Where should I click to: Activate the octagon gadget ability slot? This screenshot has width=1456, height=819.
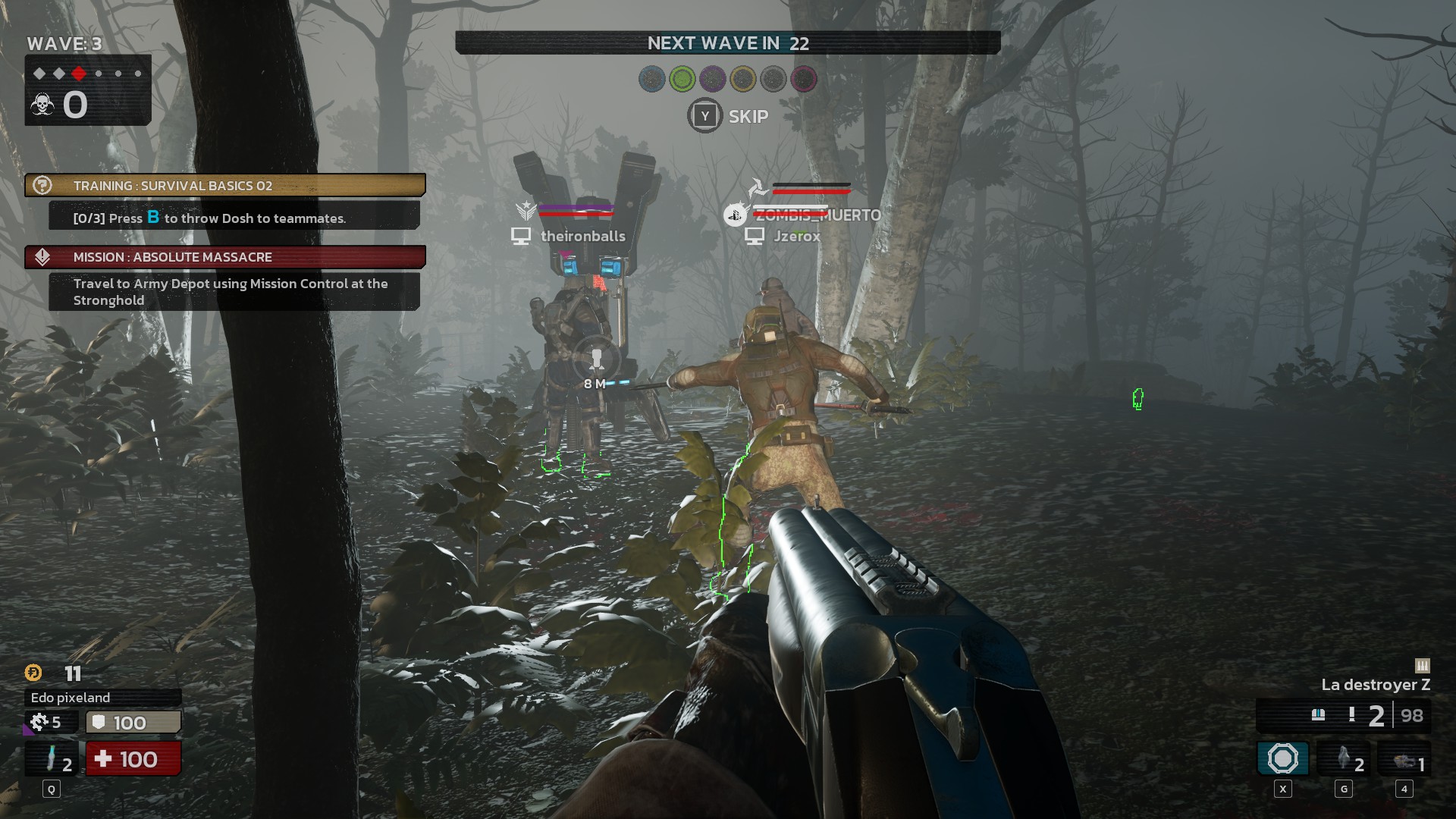[1282, 759]
